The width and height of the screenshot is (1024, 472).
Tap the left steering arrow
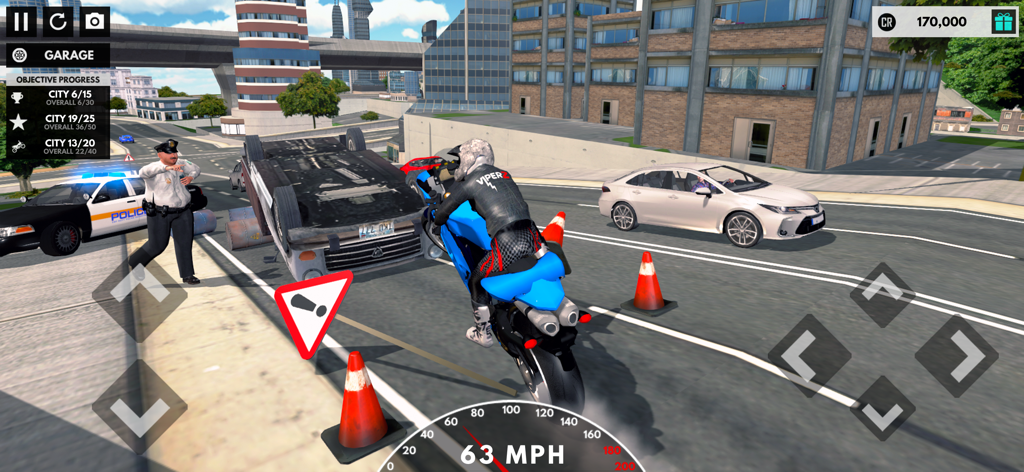click(x=808, y=355)
